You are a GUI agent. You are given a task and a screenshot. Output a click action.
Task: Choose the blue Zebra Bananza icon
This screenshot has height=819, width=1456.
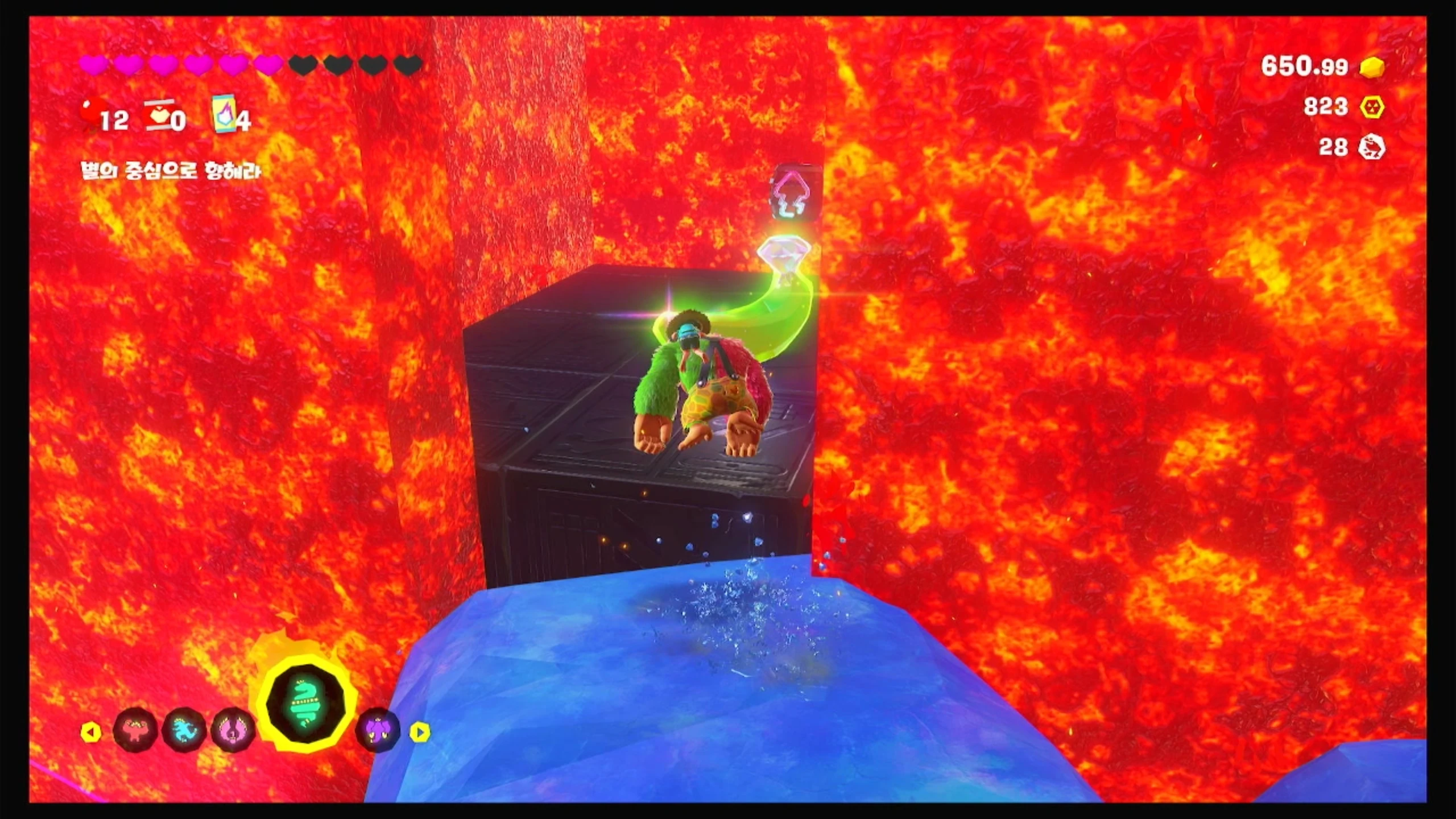point(184,730)
